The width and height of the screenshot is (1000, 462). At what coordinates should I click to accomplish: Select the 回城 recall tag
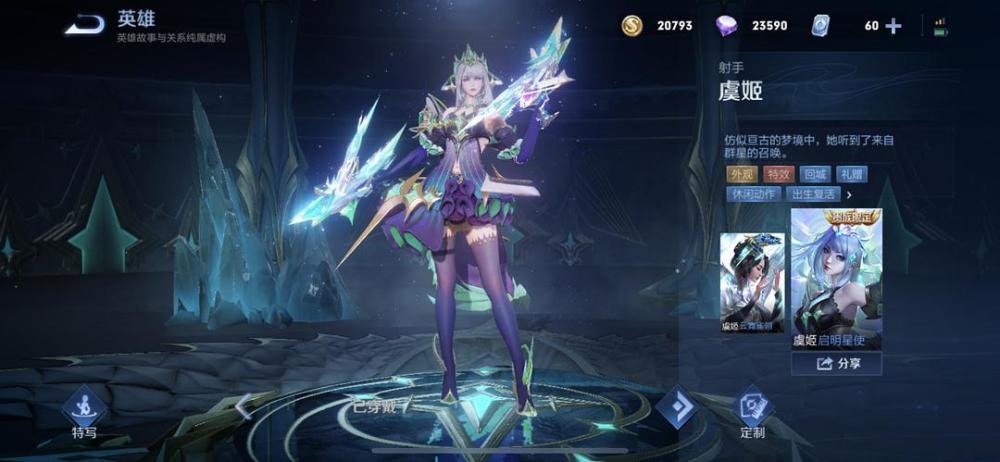(815, 174)
